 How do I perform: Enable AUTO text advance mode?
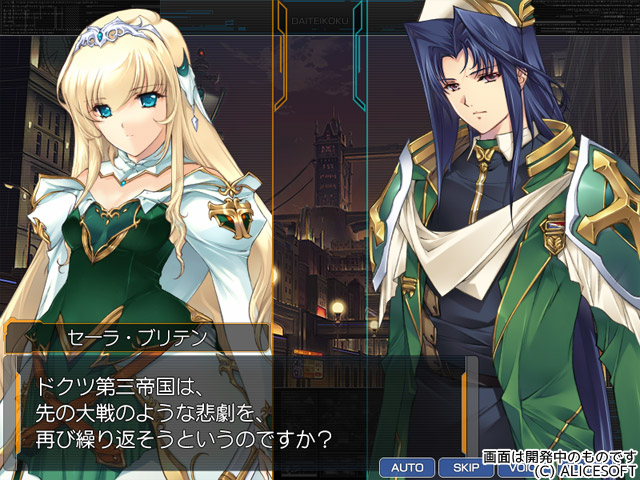tap(407, 467)
